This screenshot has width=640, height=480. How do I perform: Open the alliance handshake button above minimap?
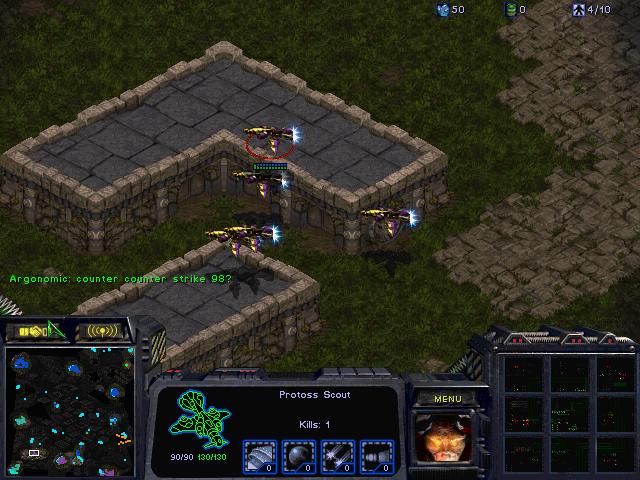36,330
